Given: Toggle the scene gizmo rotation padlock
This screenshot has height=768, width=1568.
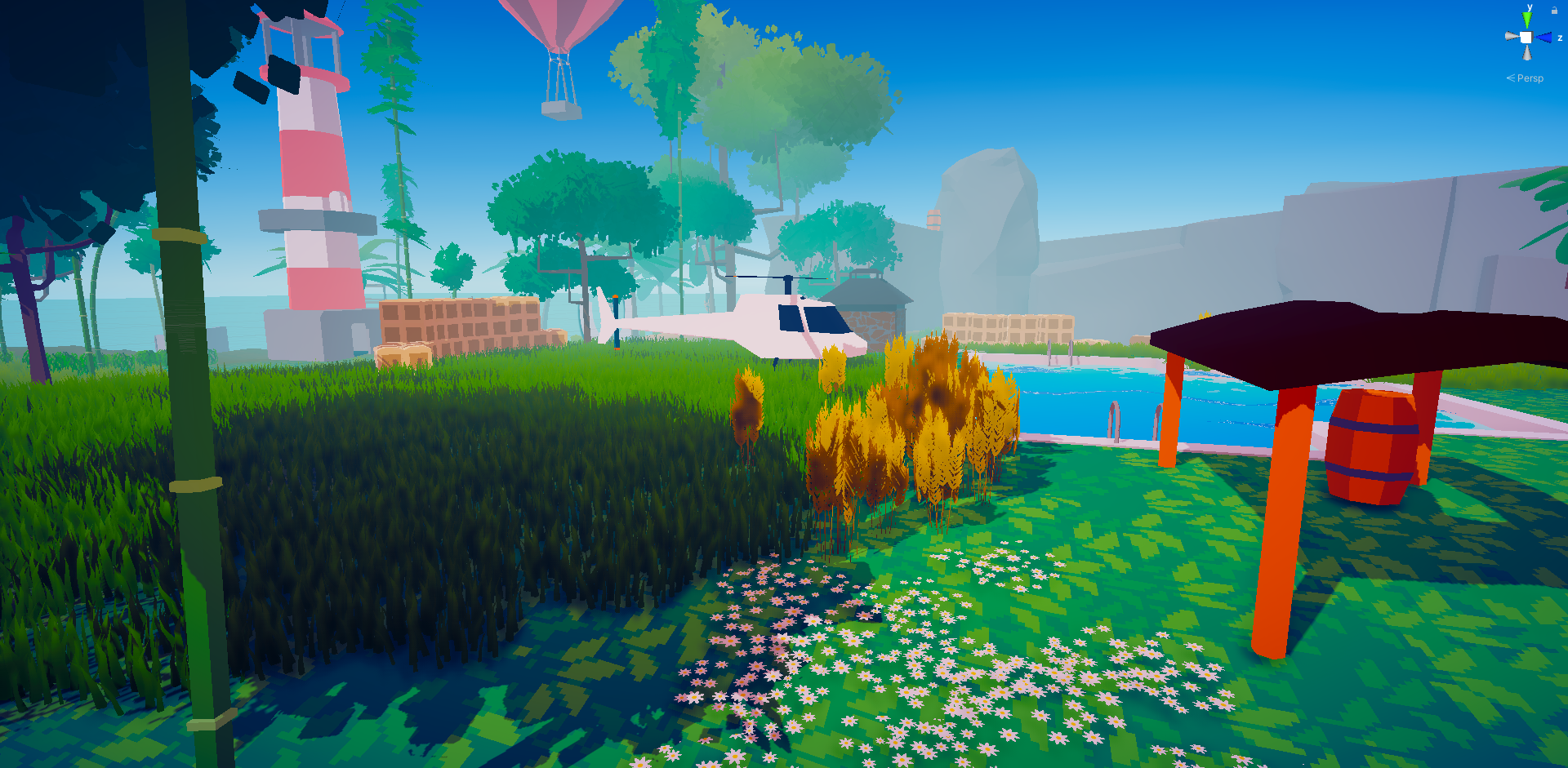Looking at the screenshot, I should click(x=1554, y=10).
